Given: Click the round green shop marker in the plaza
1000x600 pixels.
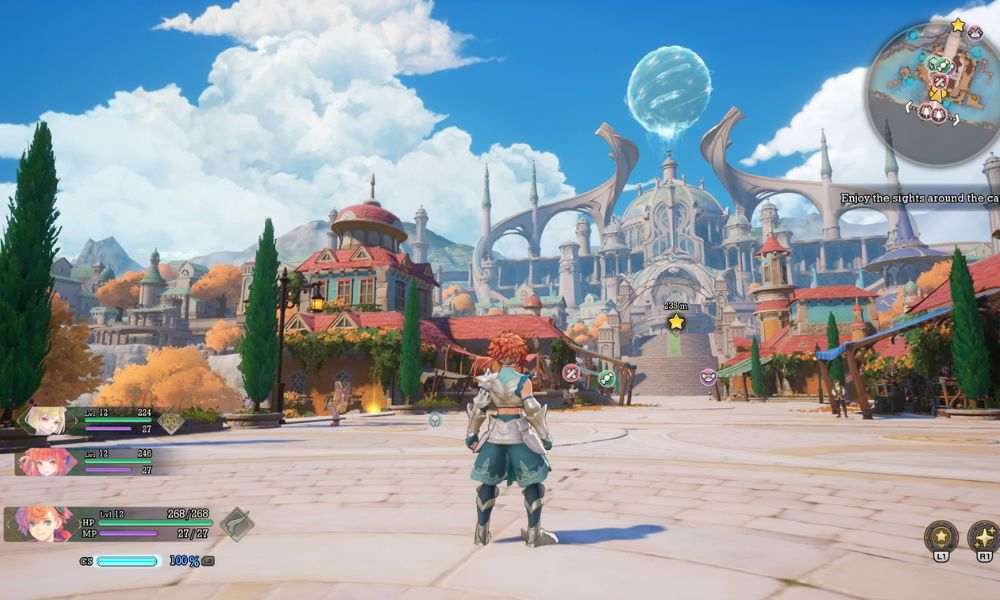Looking at the screenshot, I should [x=606, y=378].
